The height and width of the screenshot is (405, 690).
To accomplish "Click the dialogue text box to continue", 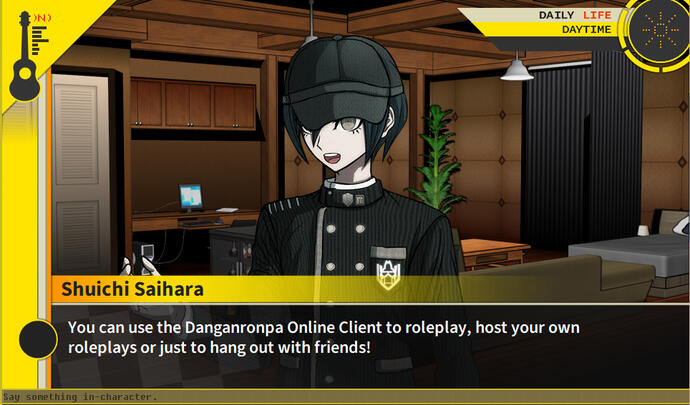I will click(x=370, y=338).
